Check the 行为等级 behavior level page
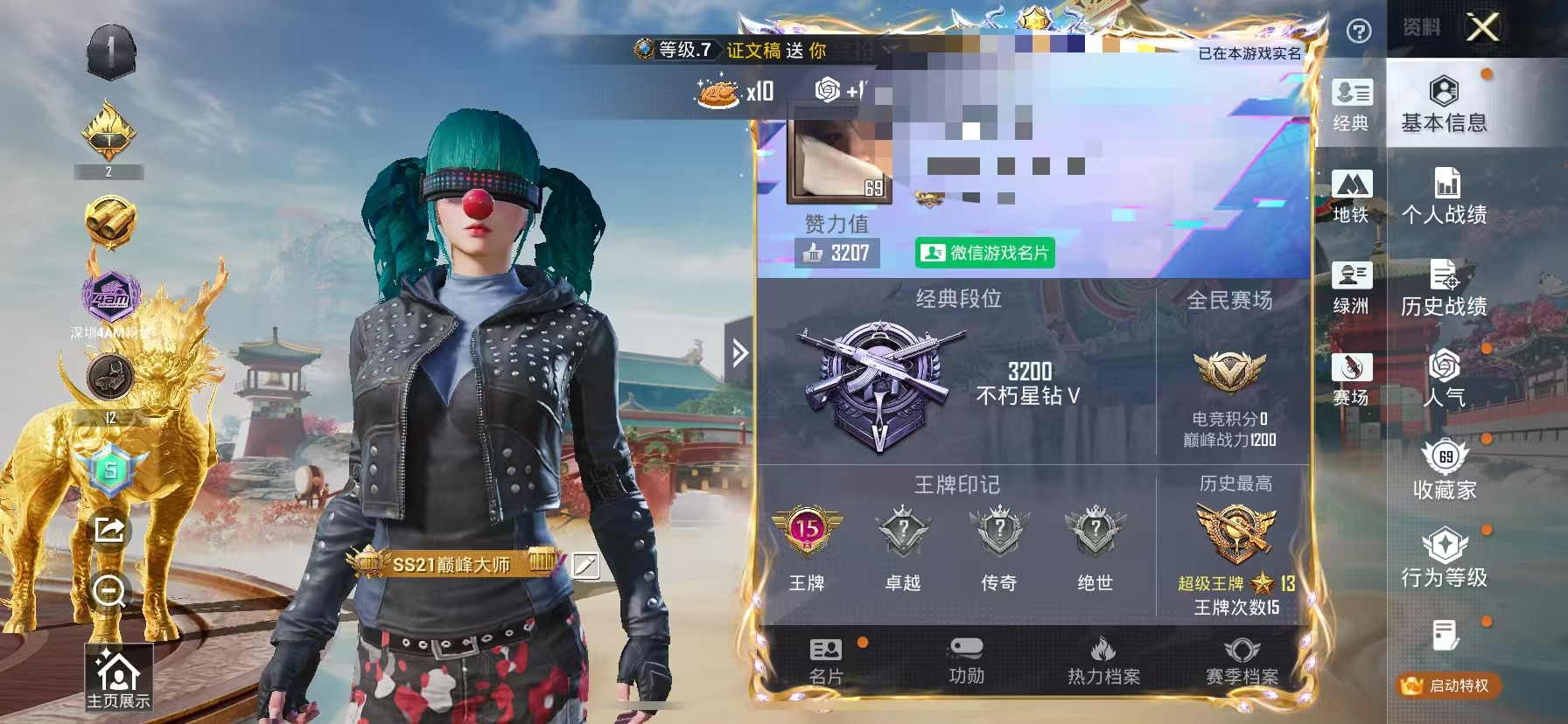This screenshot has height=724, width=1568. point(1445,560)
